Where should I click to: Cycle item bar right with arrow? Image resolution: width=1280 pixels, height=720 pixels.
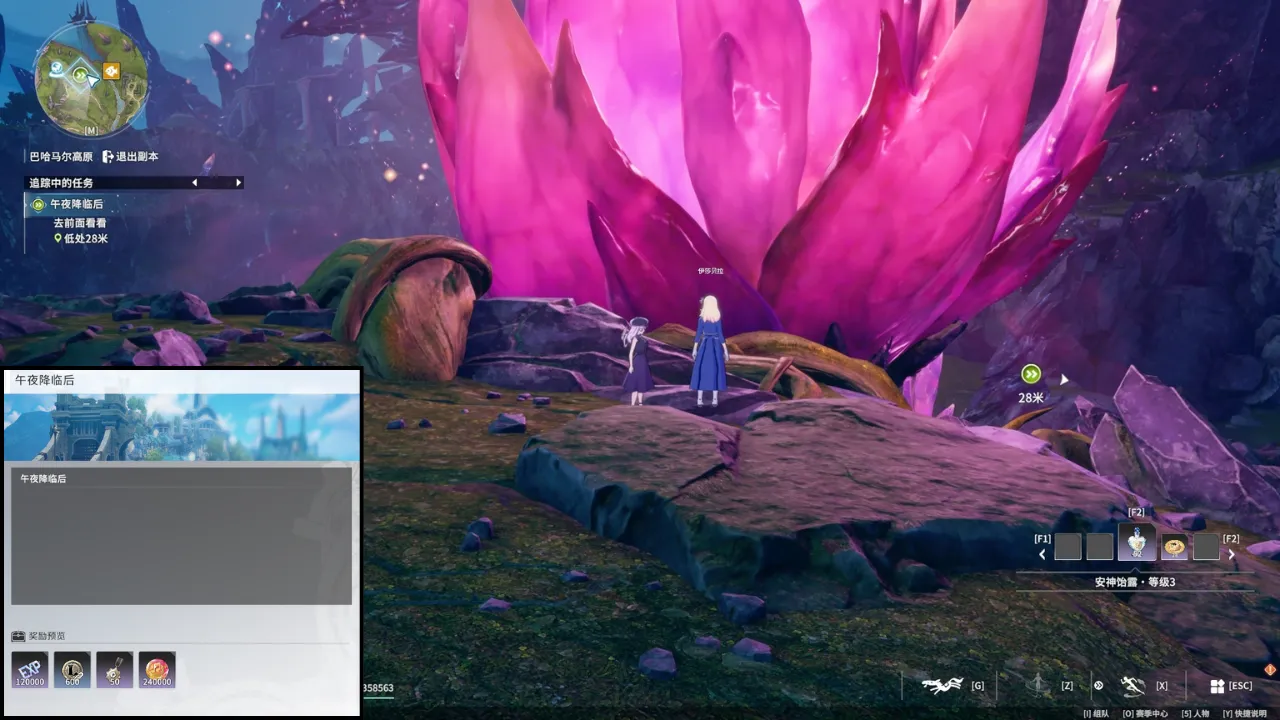pyautogui.click(x=1231, y=554)
